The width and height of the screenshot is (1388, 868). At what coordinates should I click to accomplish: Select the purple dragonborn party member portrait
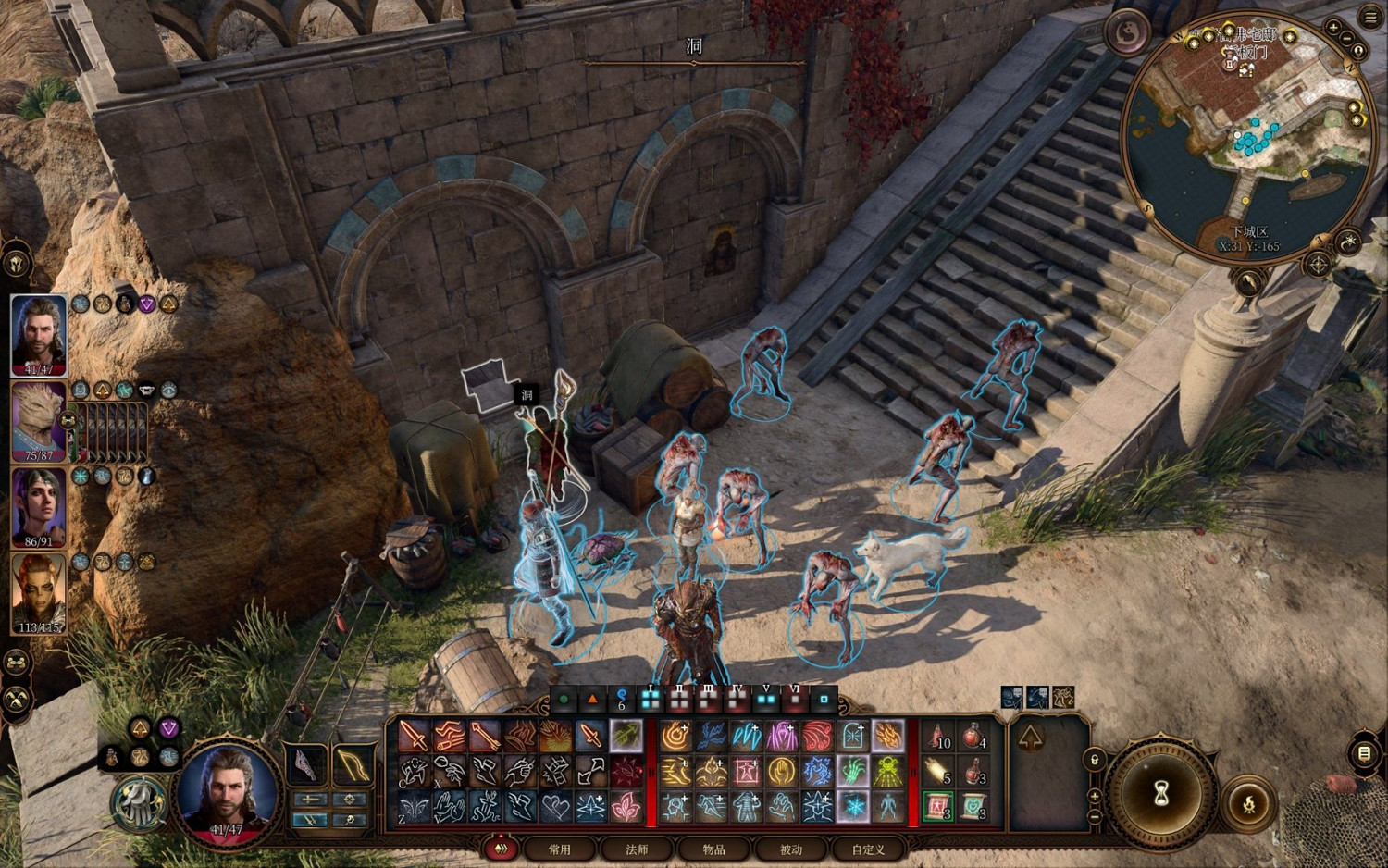[39, 420]
